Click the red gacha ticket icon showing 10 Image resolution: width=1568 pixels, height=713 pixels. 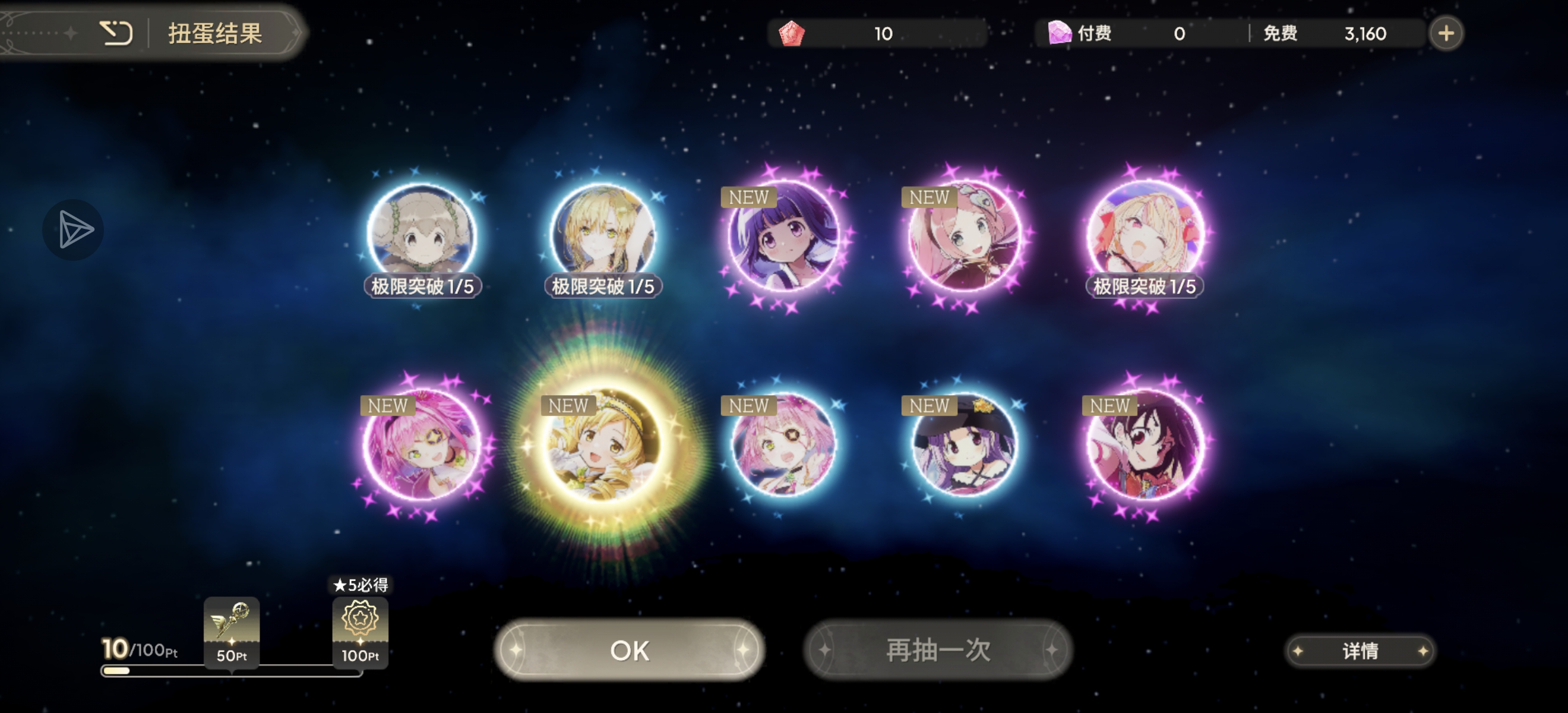tap(792, 33)
